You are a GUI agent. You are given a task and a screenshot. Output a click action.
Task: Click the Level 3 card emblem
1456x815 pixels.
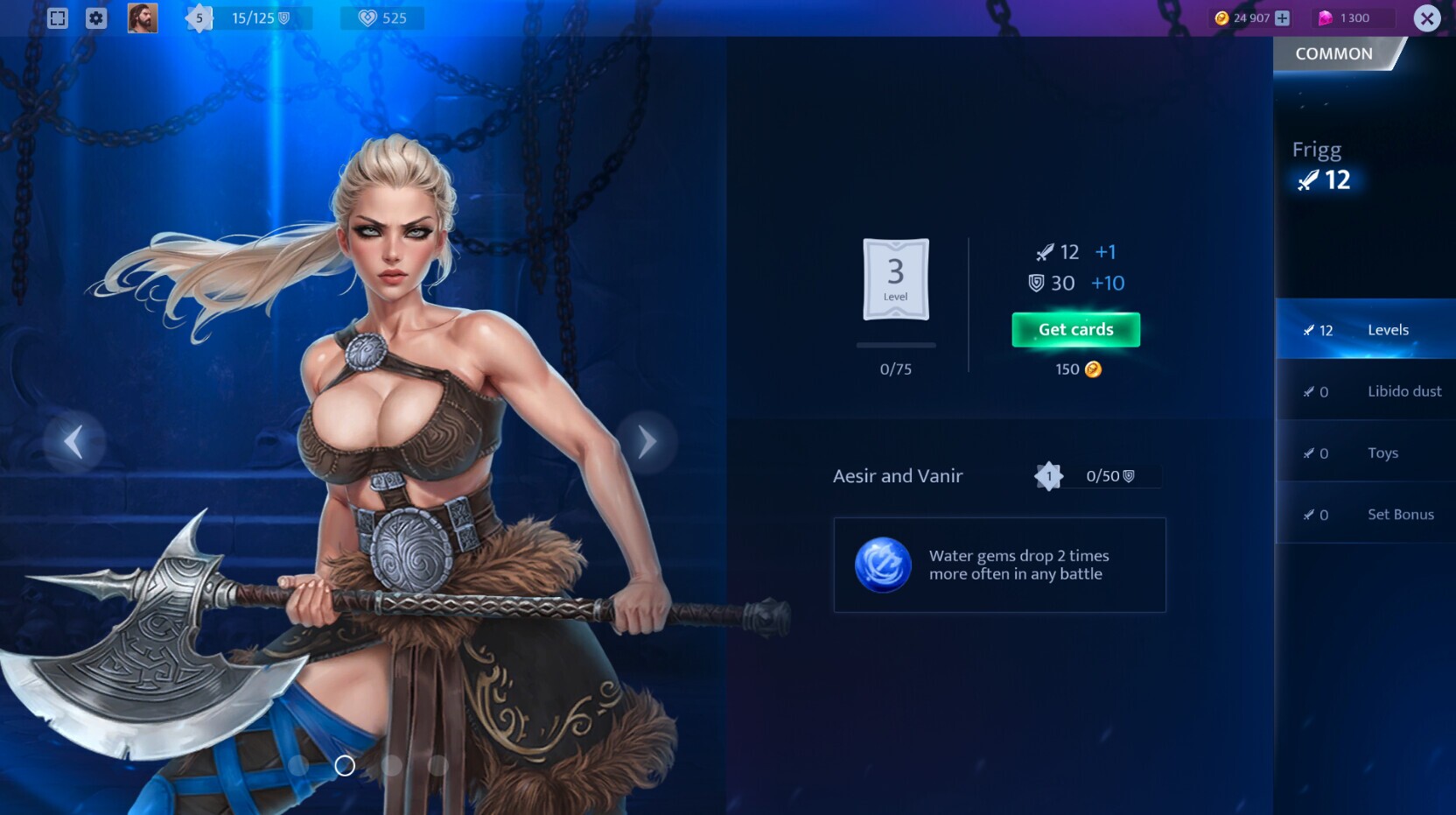895,278
